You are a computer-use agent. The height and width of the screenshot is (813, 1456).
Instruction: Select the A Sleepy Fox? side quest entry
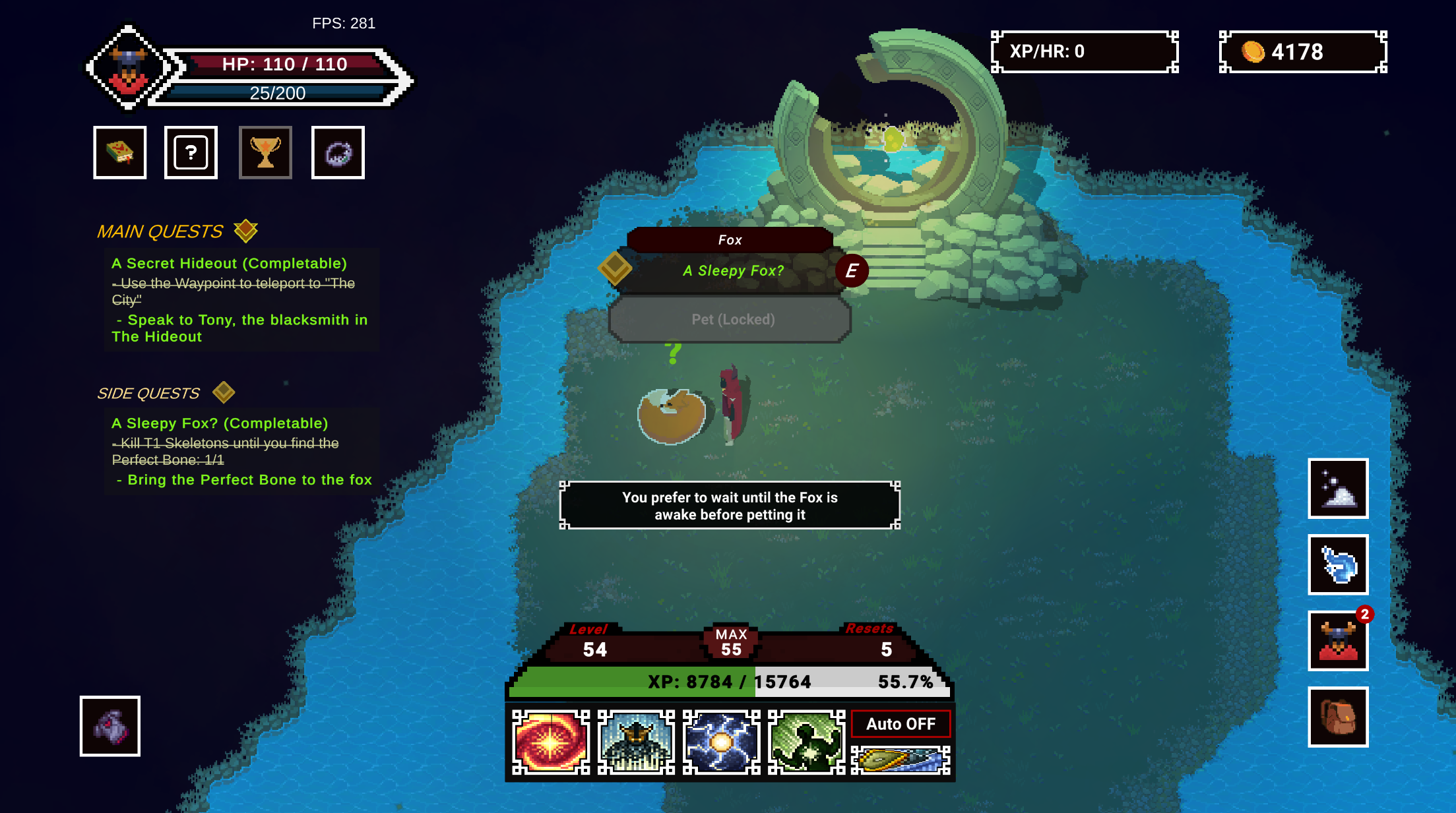220,423
